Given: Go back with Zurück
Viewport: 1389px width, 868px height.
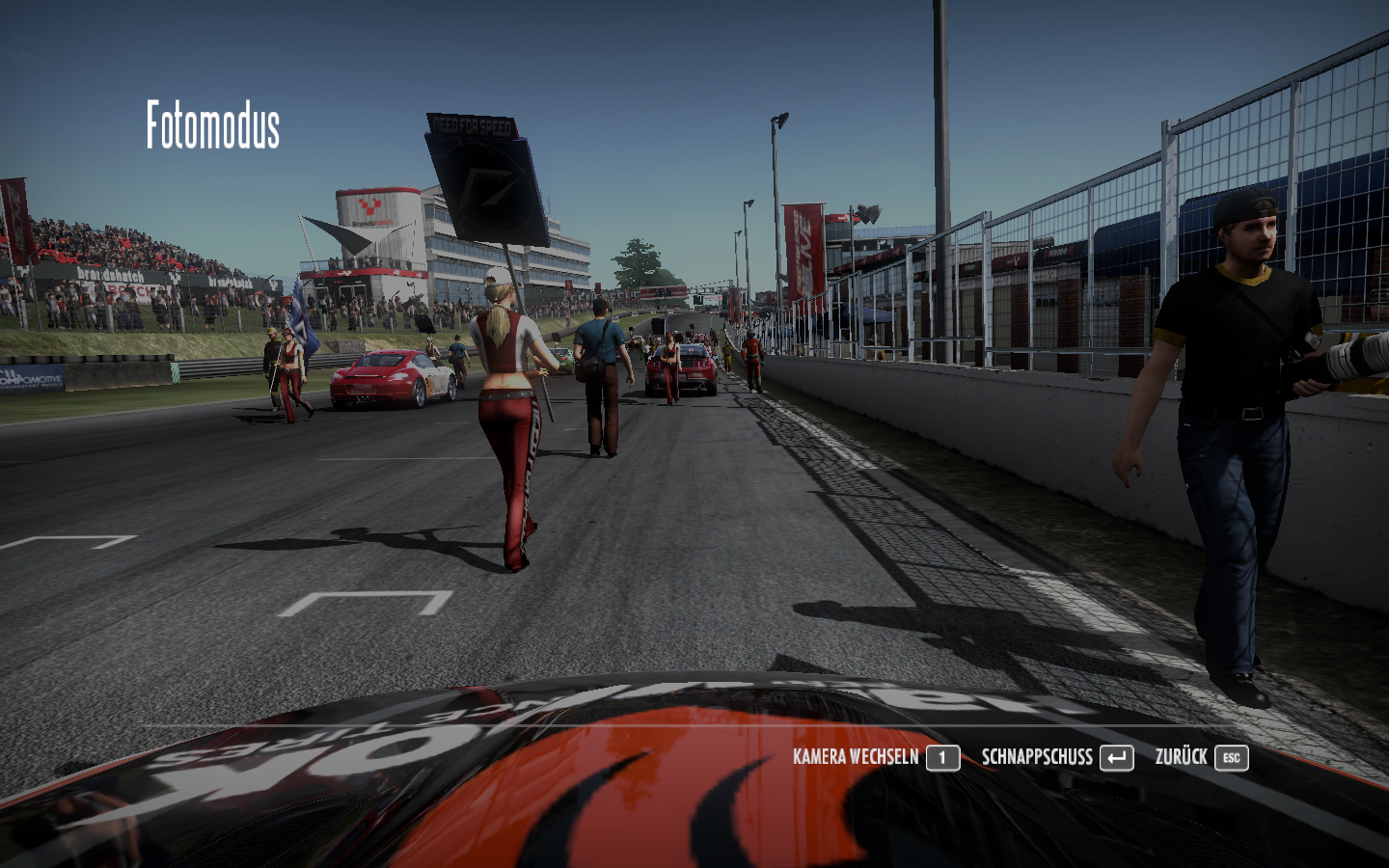Looking at the screenshot, I should click(1201, 758).
